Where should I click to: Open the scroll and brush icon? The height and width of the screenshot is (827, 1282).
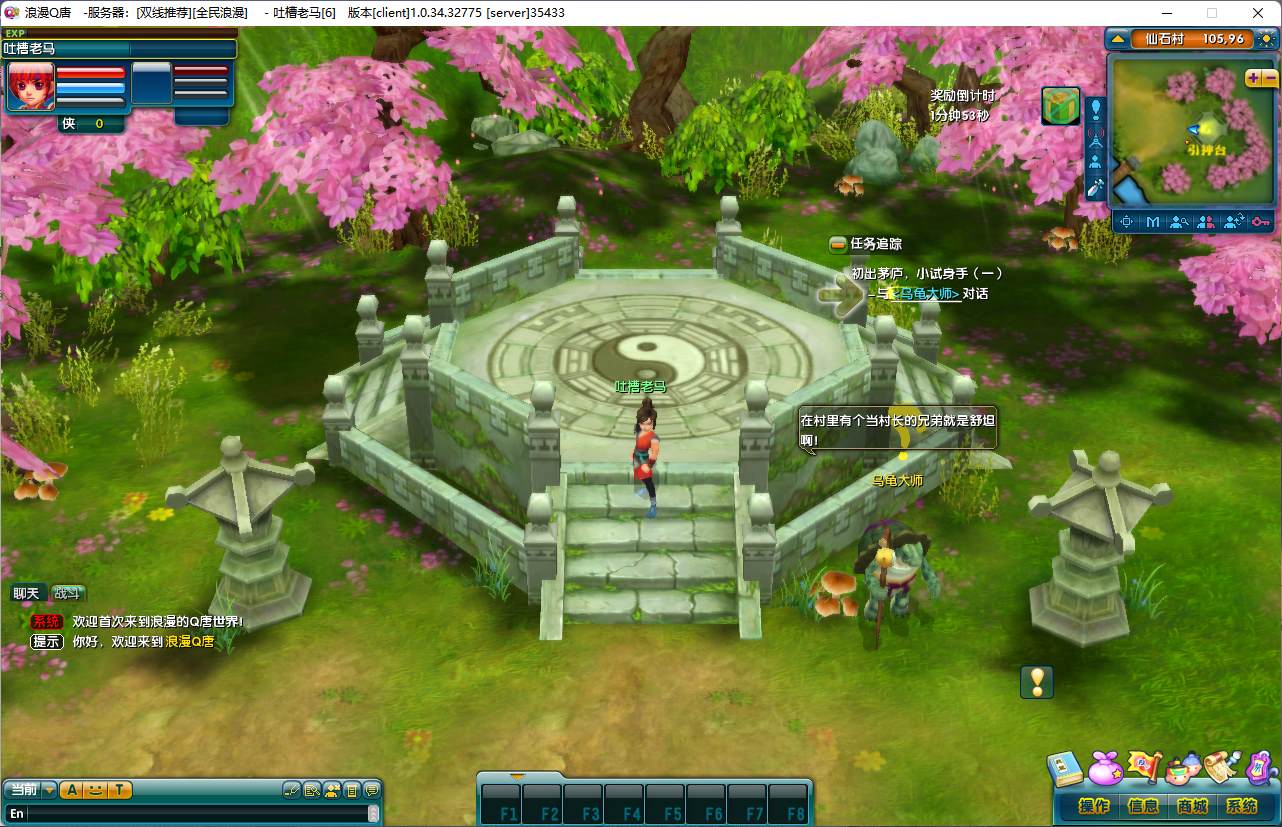(1220, 767)
